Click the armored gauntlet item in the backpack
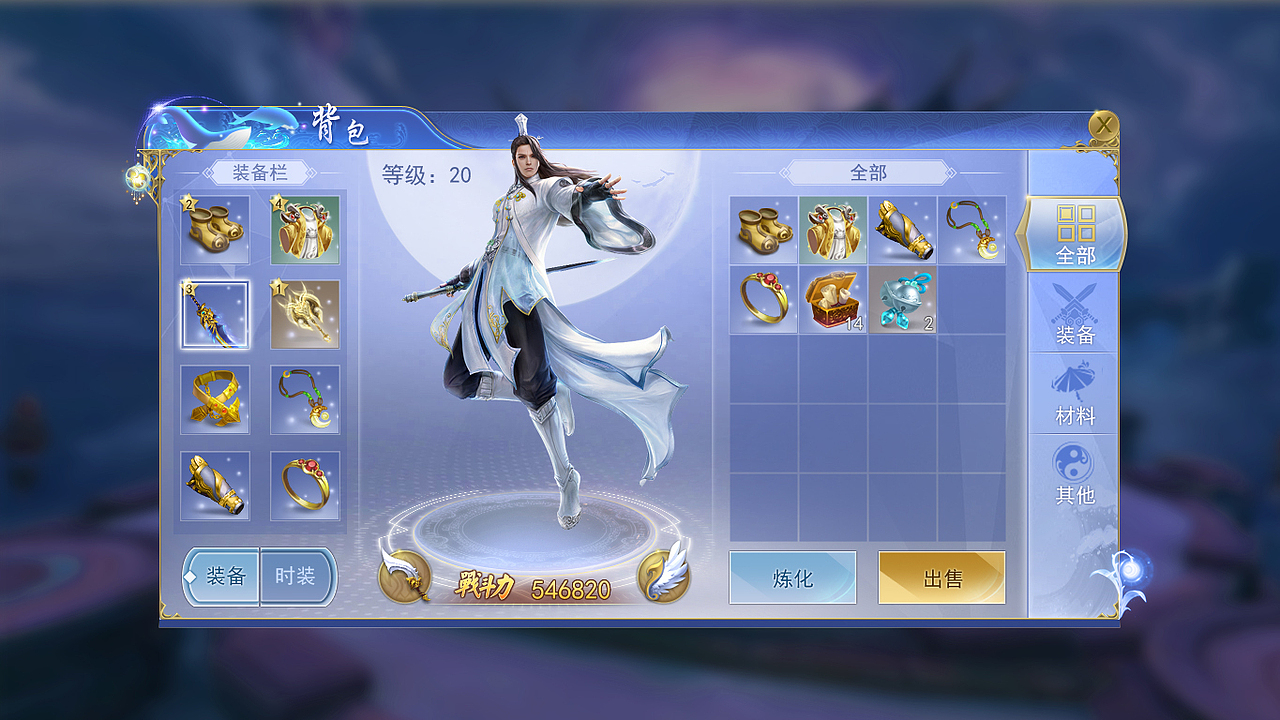The height and width of the screenshot is (720, 1280). [x=903, y=228]
